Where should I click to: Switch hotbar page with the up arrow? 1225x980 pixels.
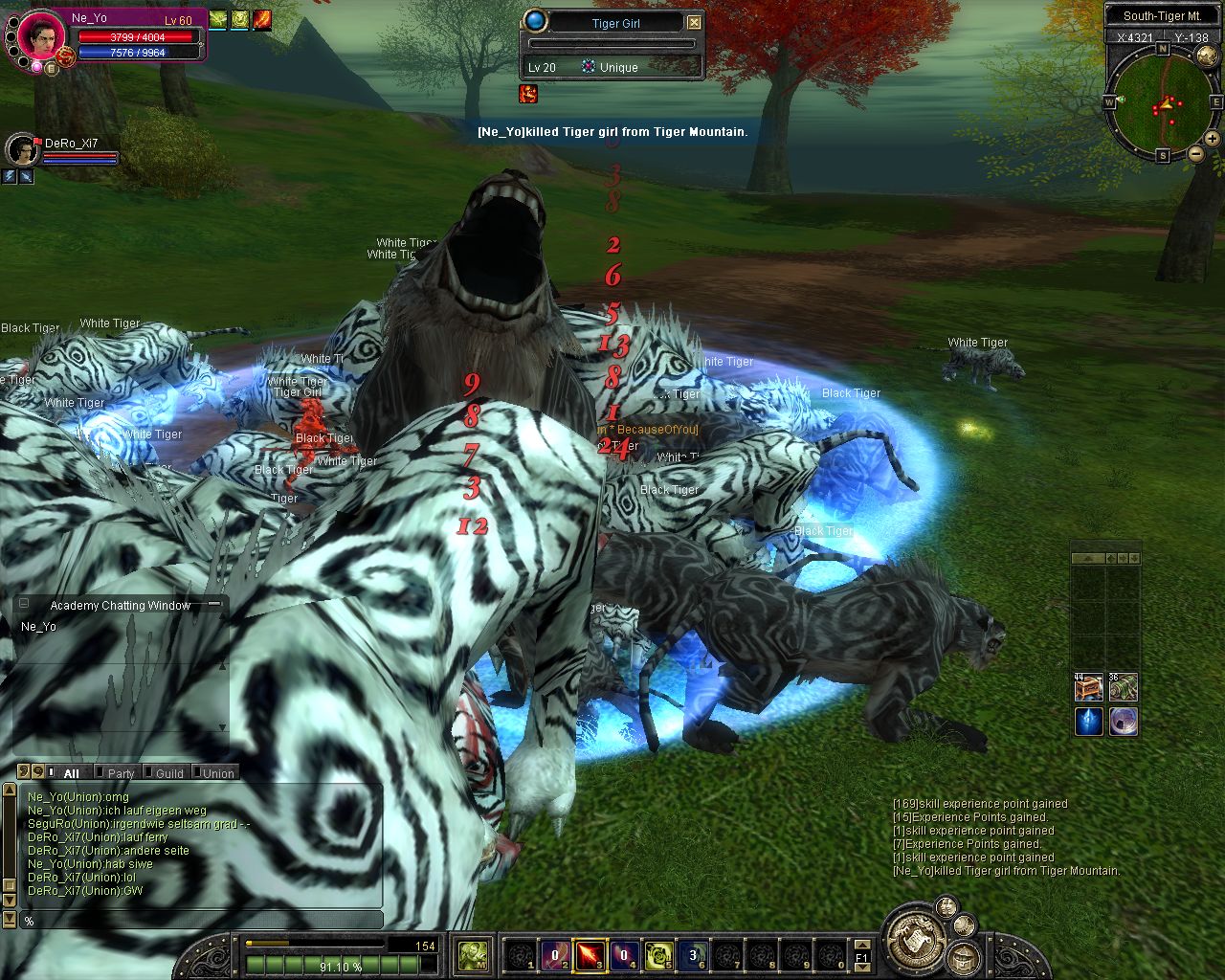point(863,945)
